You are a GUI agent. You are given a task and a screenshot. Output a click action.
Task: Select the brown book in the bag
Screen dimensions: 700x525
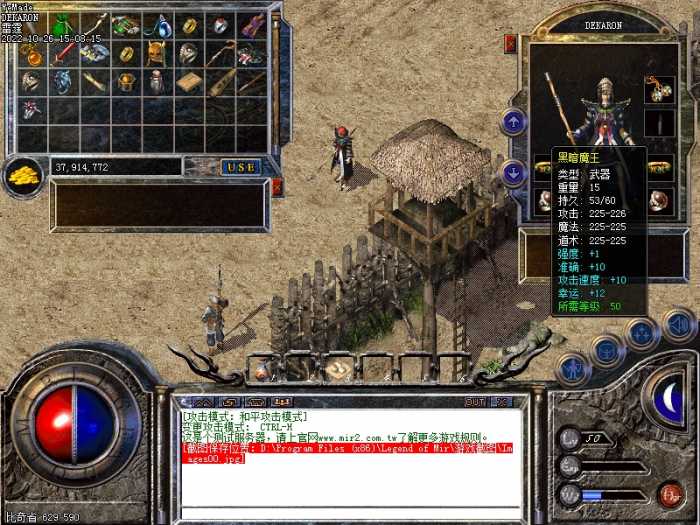(x=187, y=82)
